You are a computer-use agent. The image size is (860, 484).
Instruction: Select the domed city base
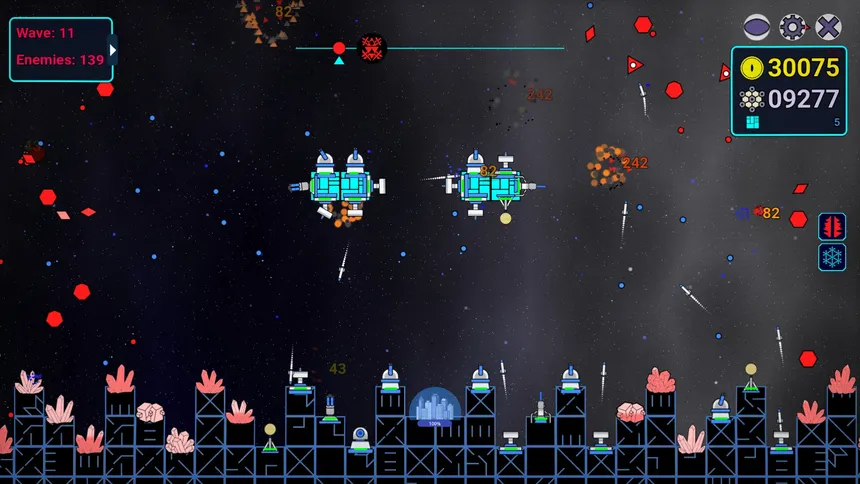[x=435, y=408]
